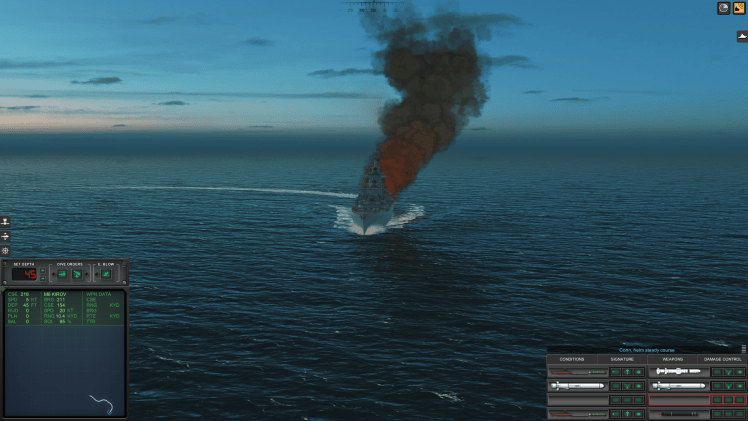Click the clock icon in top corner
Screen dimensions: 748x421
(723, 8)
